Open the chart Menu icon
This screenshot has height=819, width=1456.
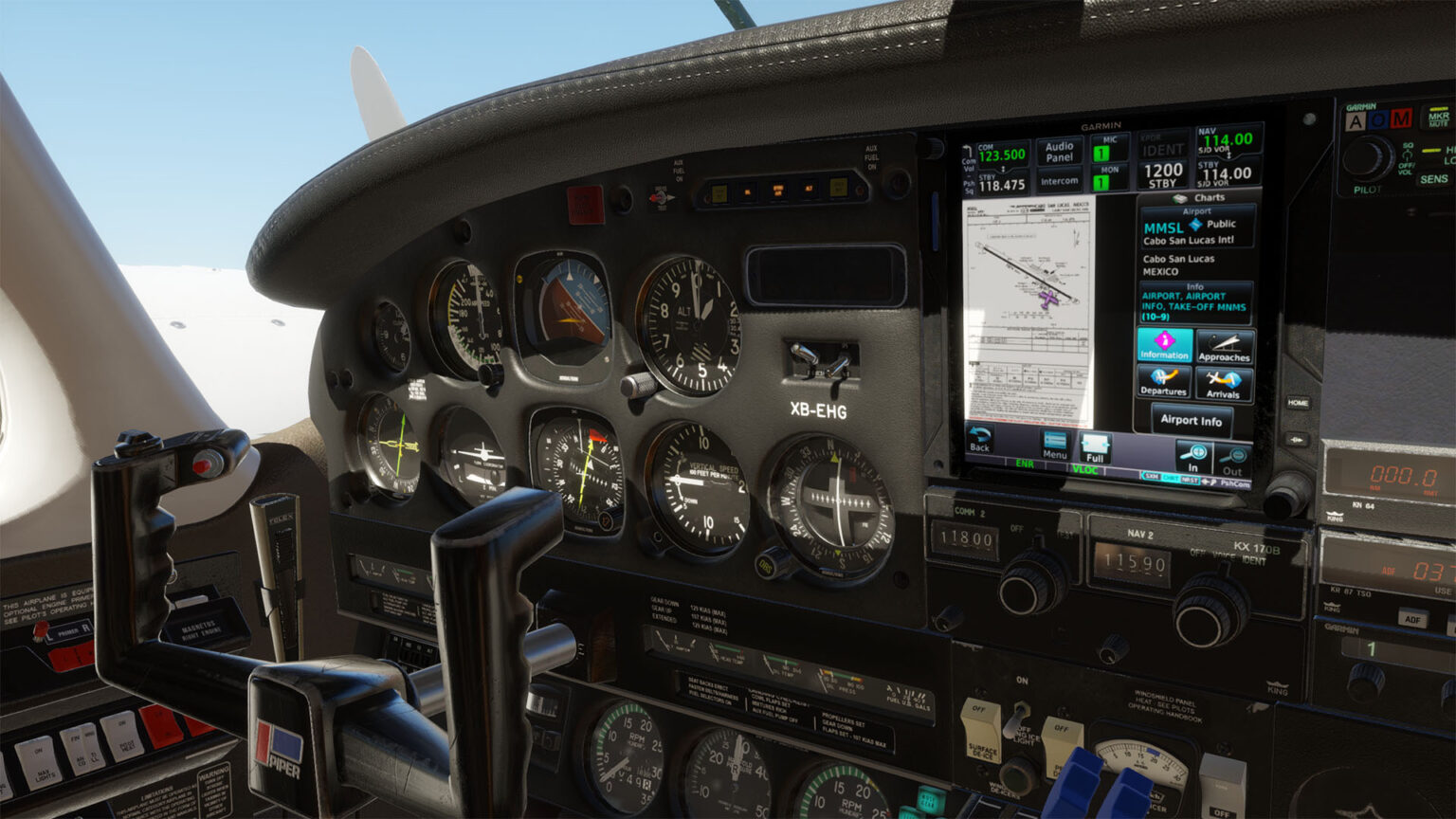[1054, 444]
